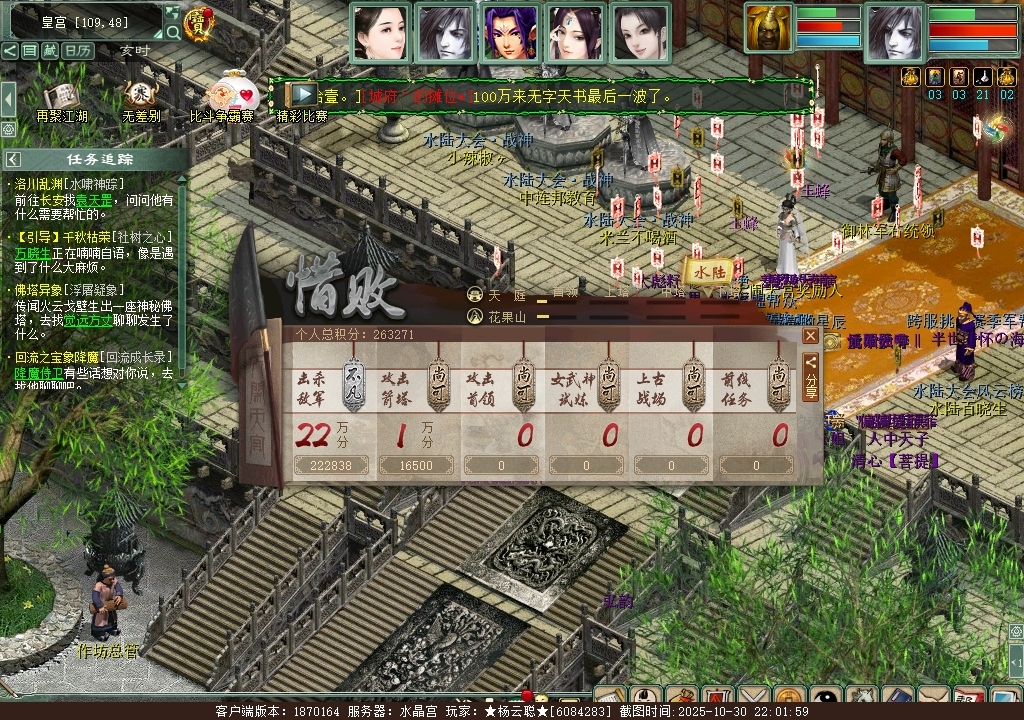Viewport: 1024px width, 720px height.
Task: Click the 水陆 speech-bubble button
Action: pos(709,271)
